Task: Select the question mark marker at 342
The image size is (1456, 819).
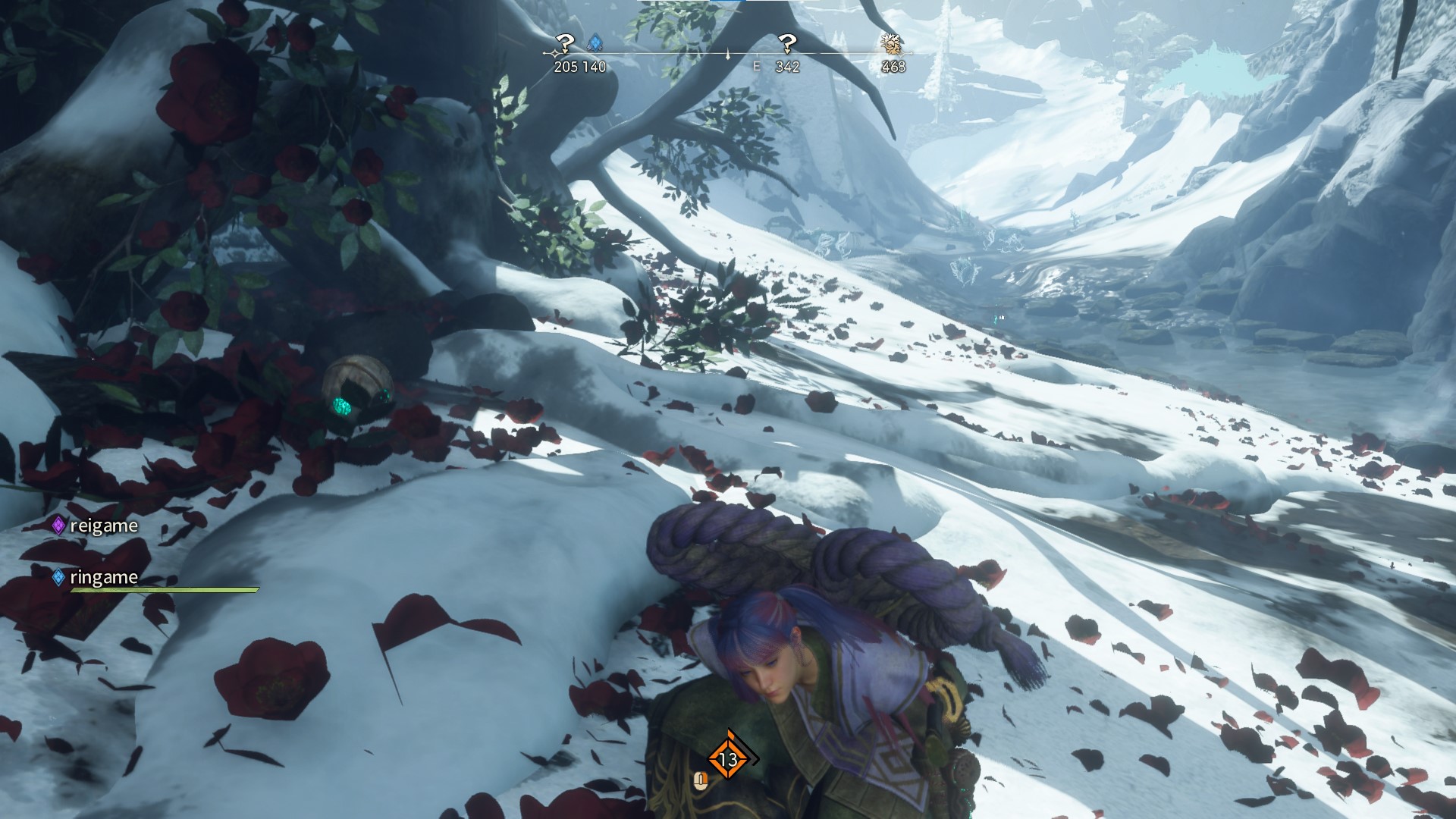Action: point(788,43)
